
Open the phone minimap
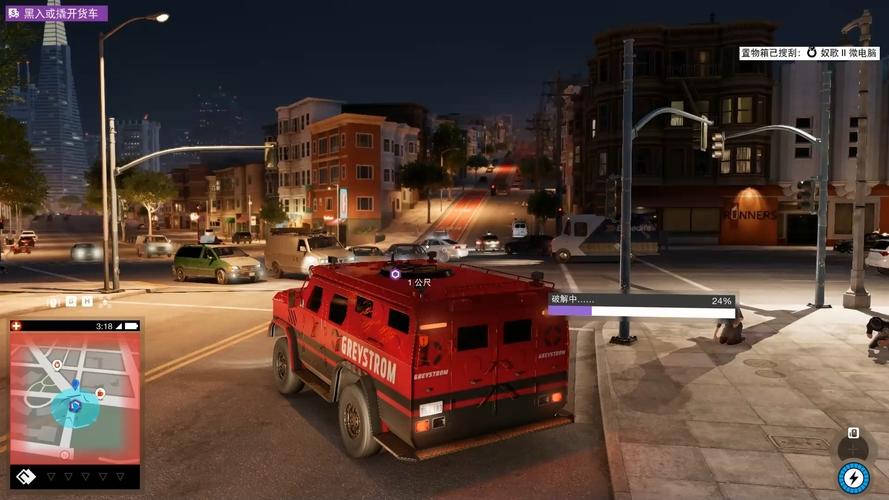point(74,398)
